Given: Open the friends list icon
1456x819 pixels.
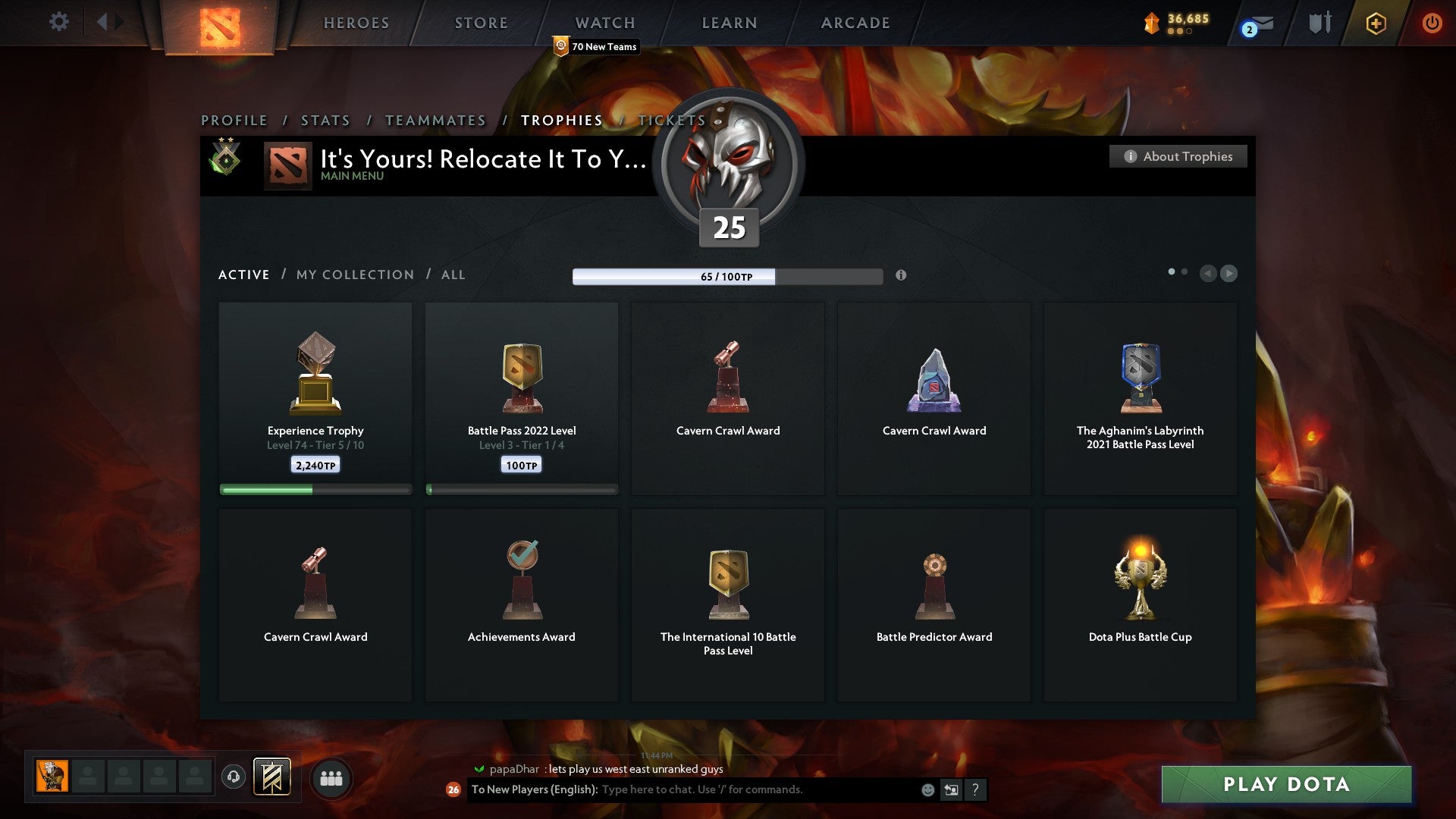Looking at the screenshot, I should 331,778.
